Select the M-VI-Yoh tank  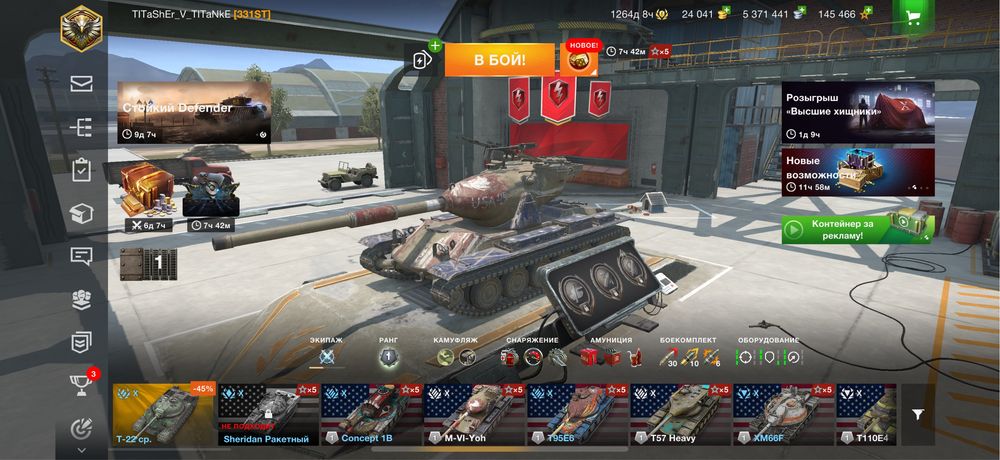[x=474, y=413]
